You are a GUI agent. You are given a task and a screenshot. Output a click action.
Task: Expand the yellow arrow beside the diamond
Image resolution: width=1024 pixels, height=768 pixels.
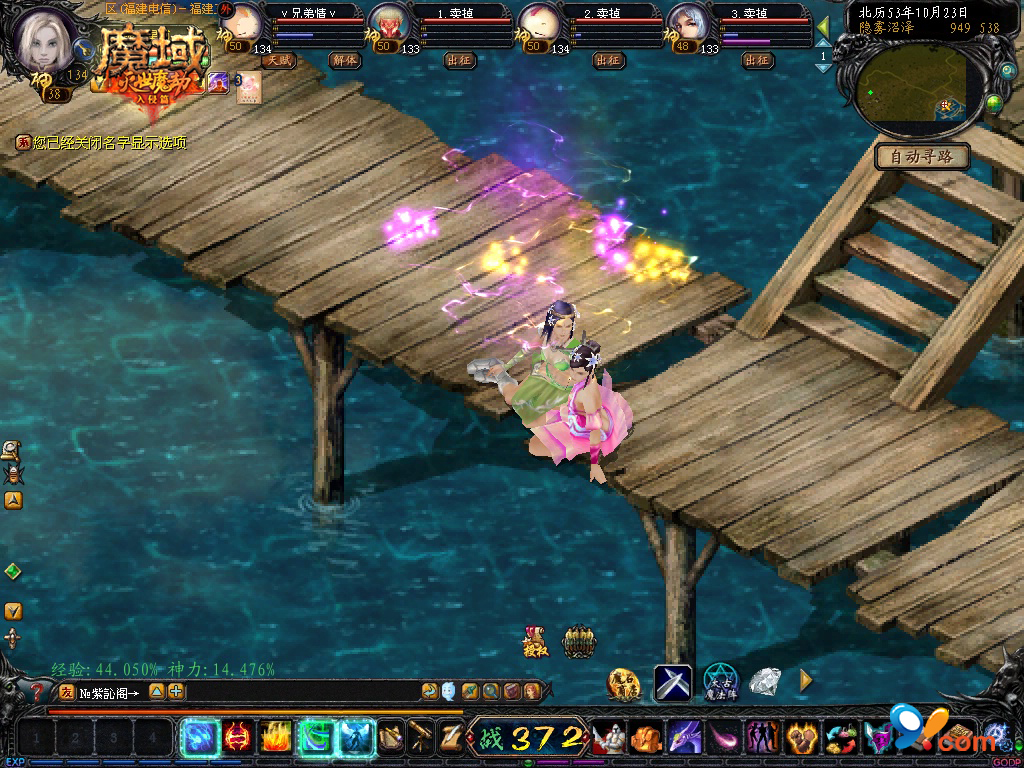[x=806, y=681]
